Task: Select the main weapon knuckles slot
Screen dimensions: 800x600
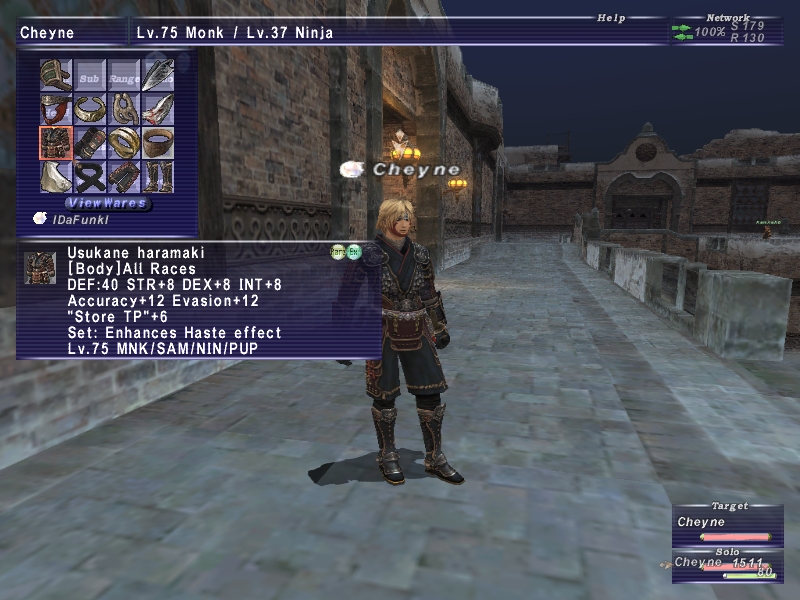Action: (55, 75)
